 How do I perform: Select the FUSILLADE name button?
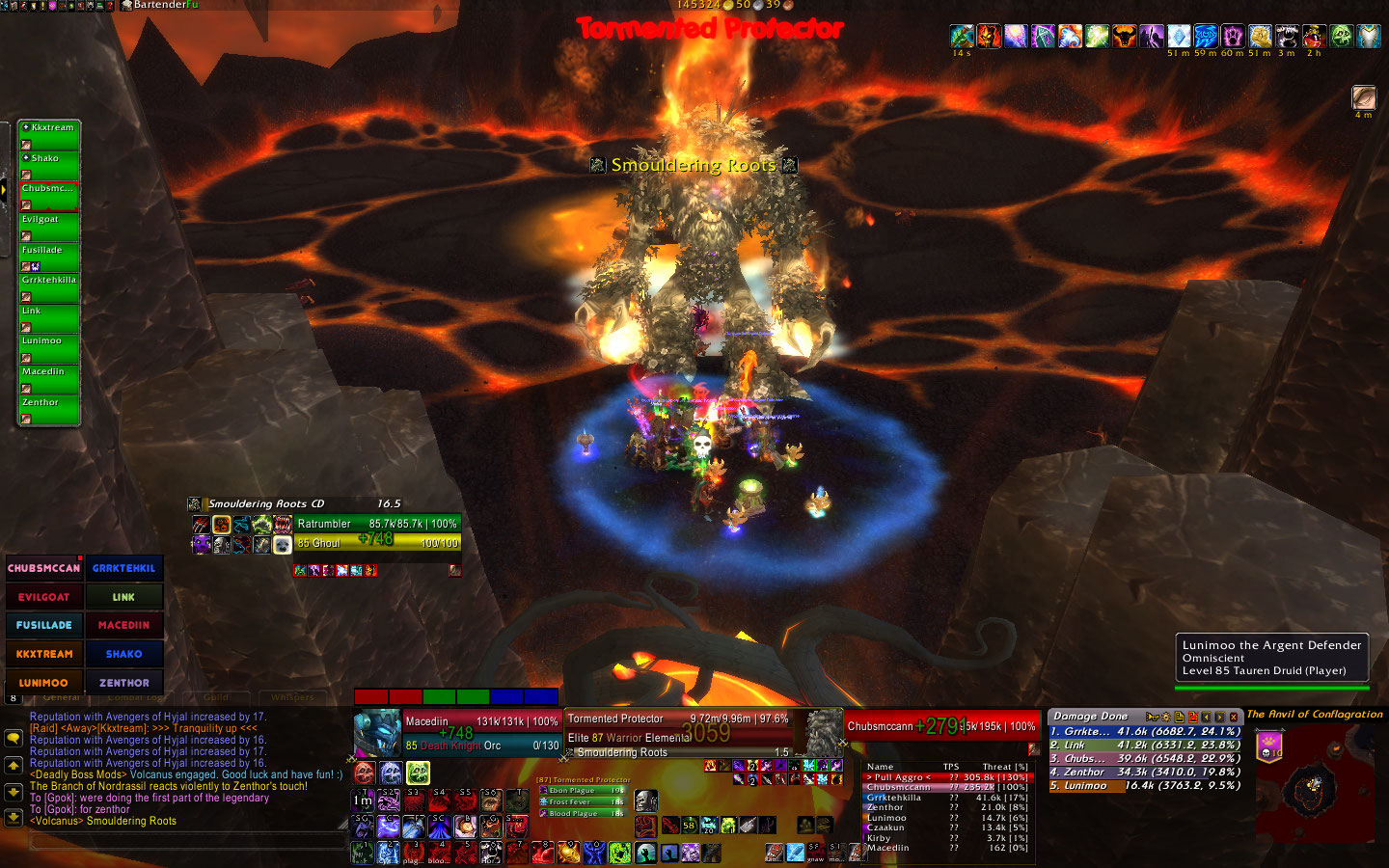(x=44, y=625)
